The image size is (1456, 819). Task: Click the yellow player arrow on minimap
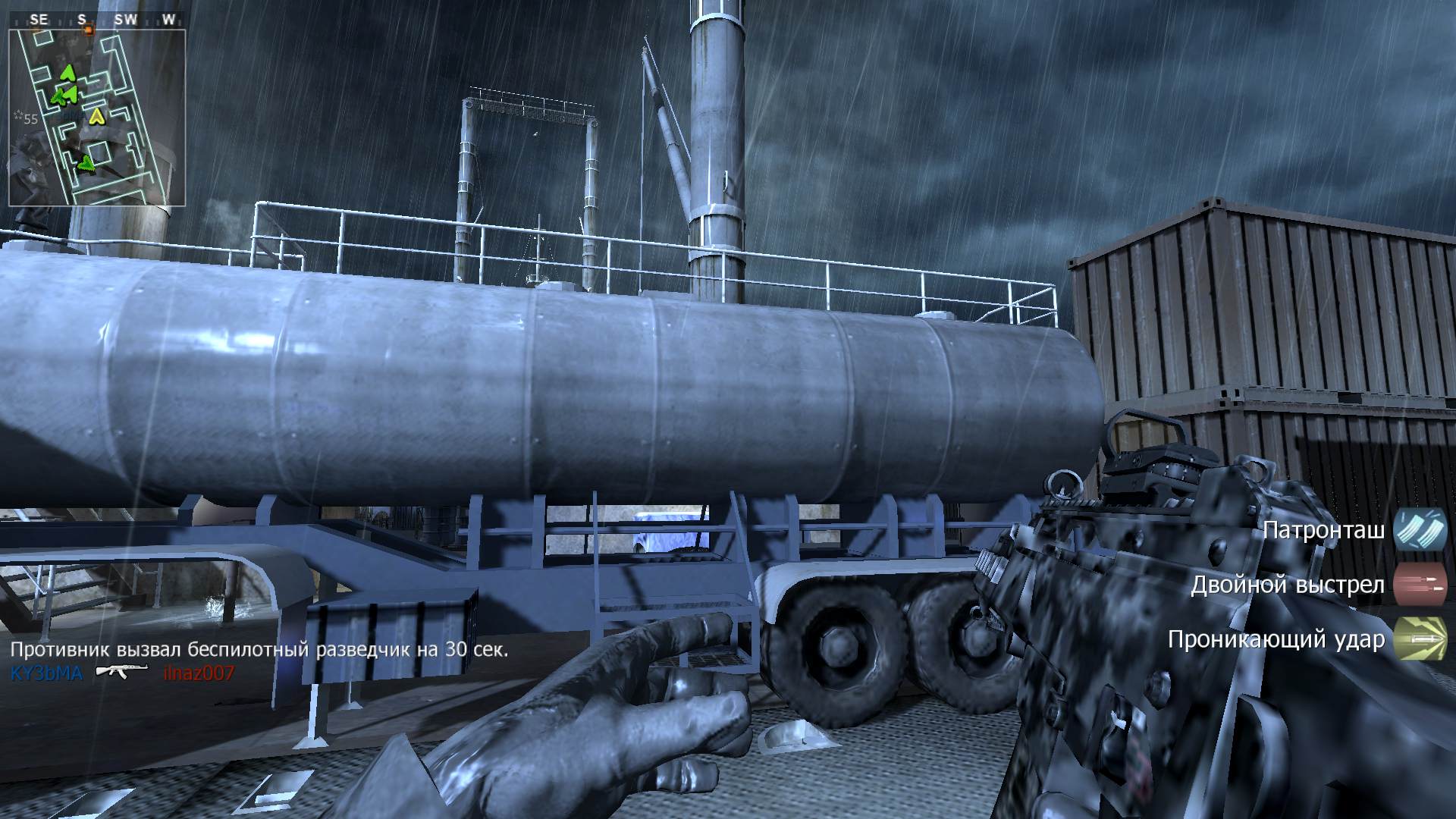point(96,116)
